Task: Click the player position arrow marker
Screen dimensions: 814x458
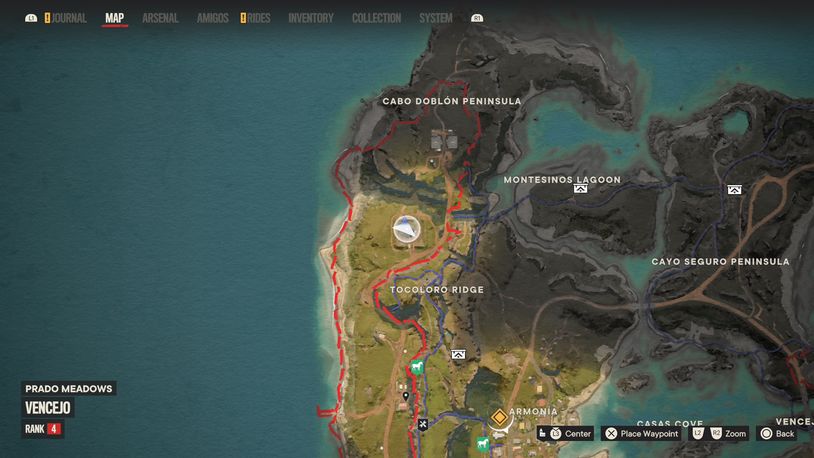Action: [406, 231]
